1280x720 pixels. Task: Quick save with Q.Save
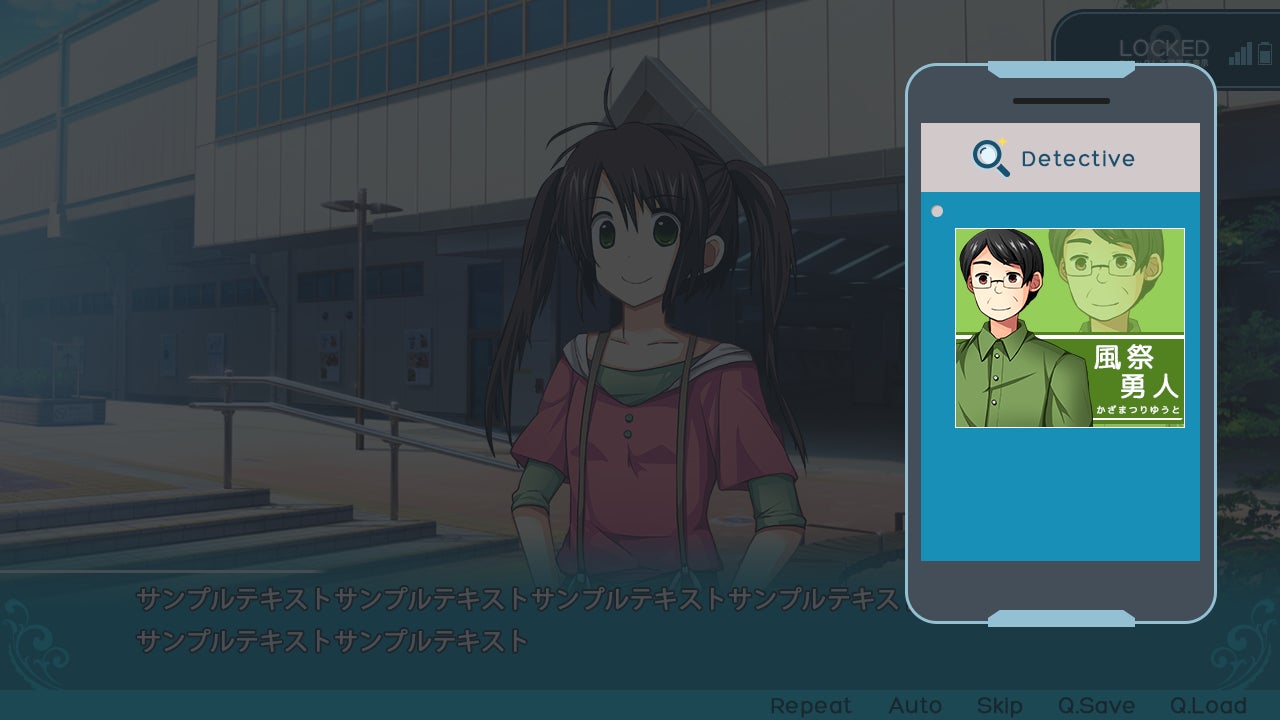tap(1096, 706)
